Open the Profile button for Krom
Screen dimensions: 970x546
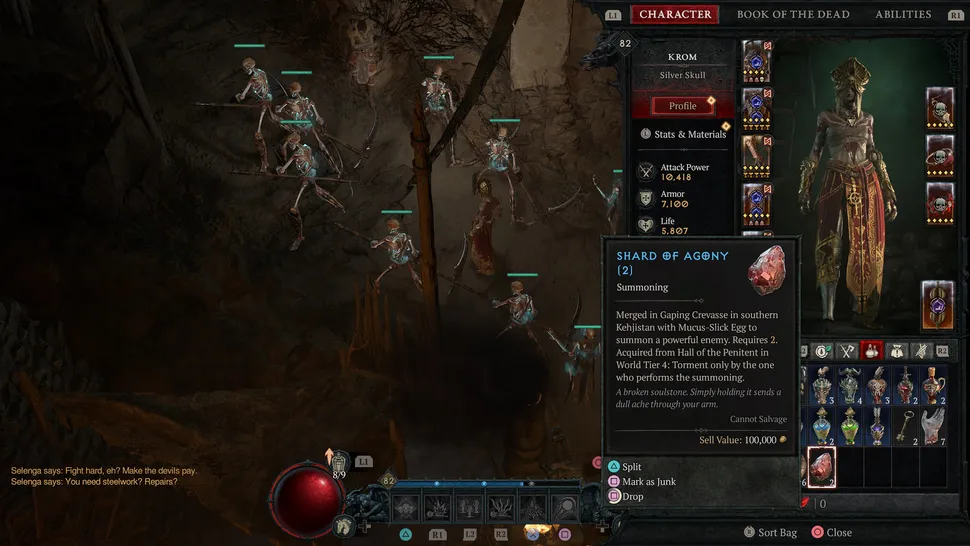coord(683,106)
